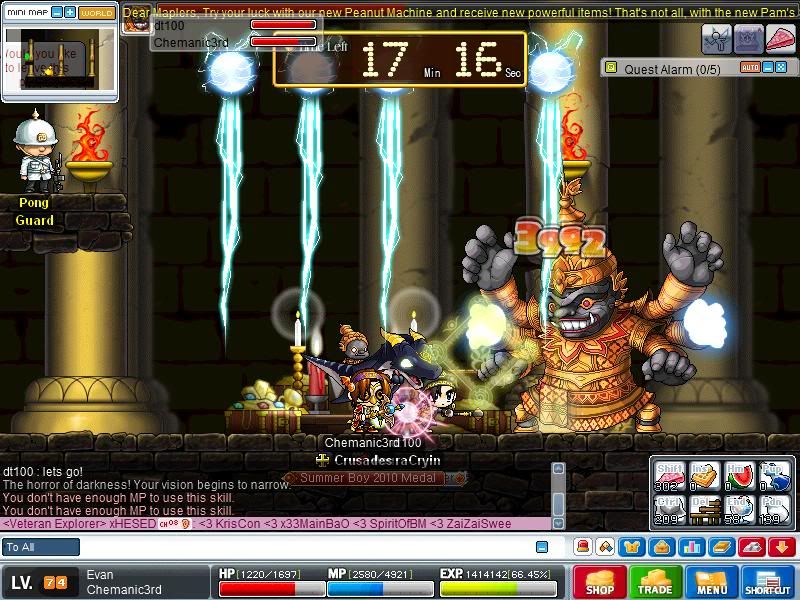
Task: Open the Shortcut panel
Action: click(x=768, y=582)
